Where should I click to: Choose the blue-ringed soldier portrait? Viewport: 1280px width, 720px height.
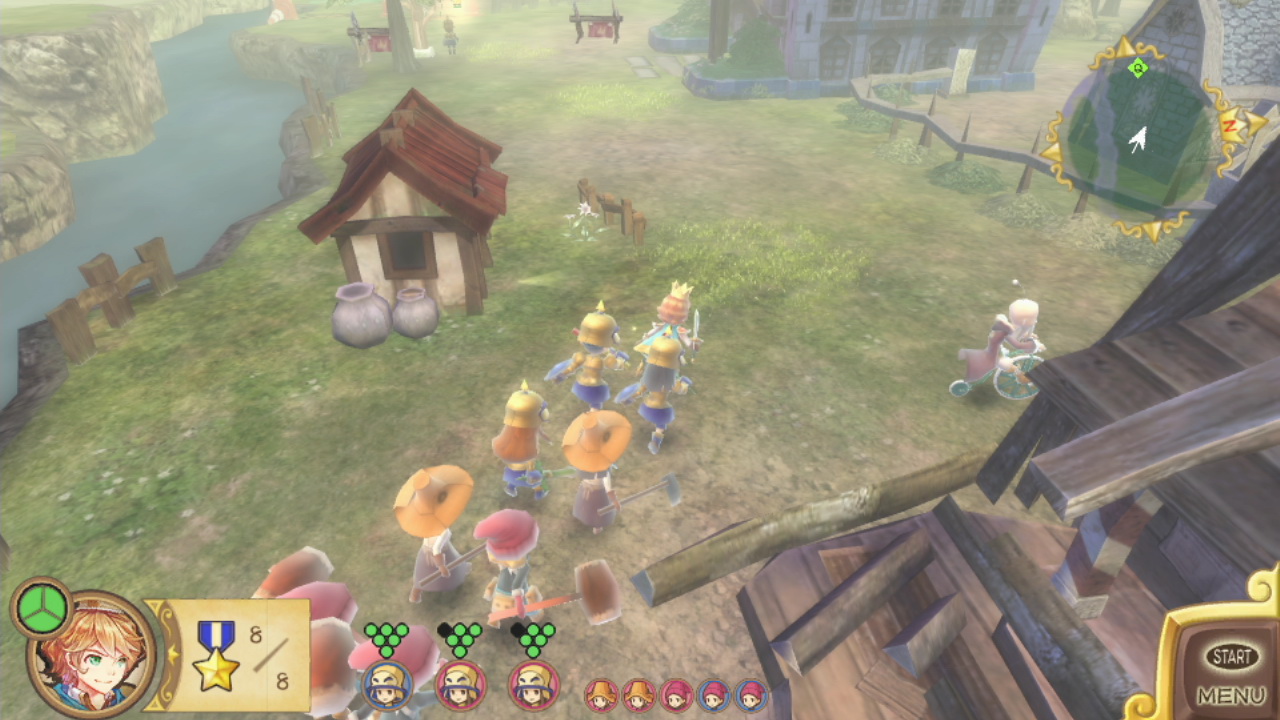[x=386, y=685]
